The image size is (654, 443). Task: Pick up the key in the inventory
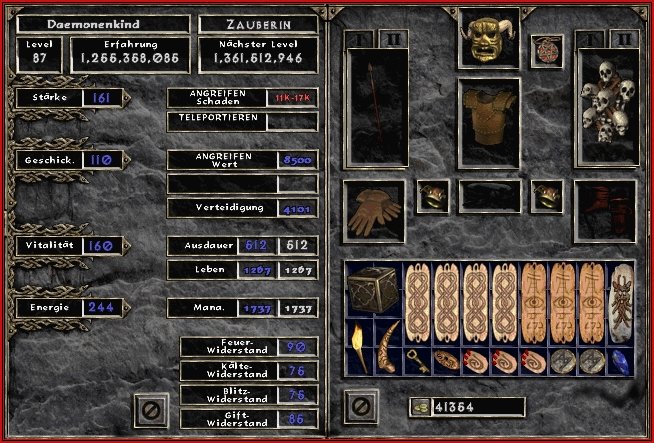click(415, 360)
